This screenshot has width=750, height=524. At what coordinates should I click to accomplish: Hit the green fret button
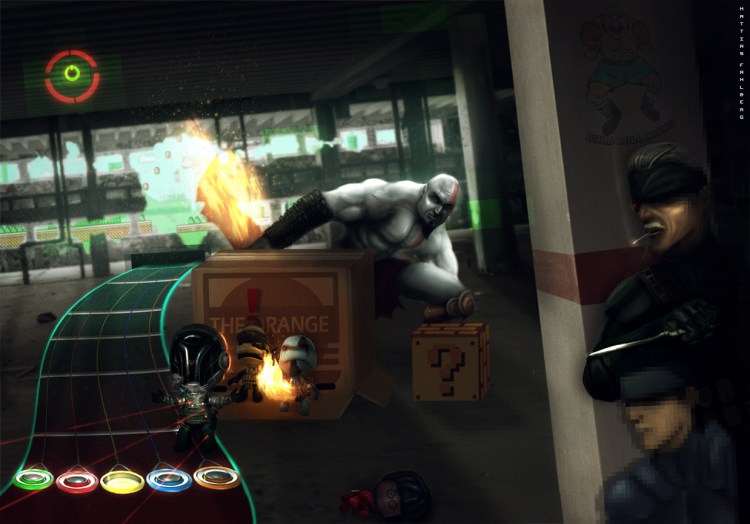[x=33, y=479]
